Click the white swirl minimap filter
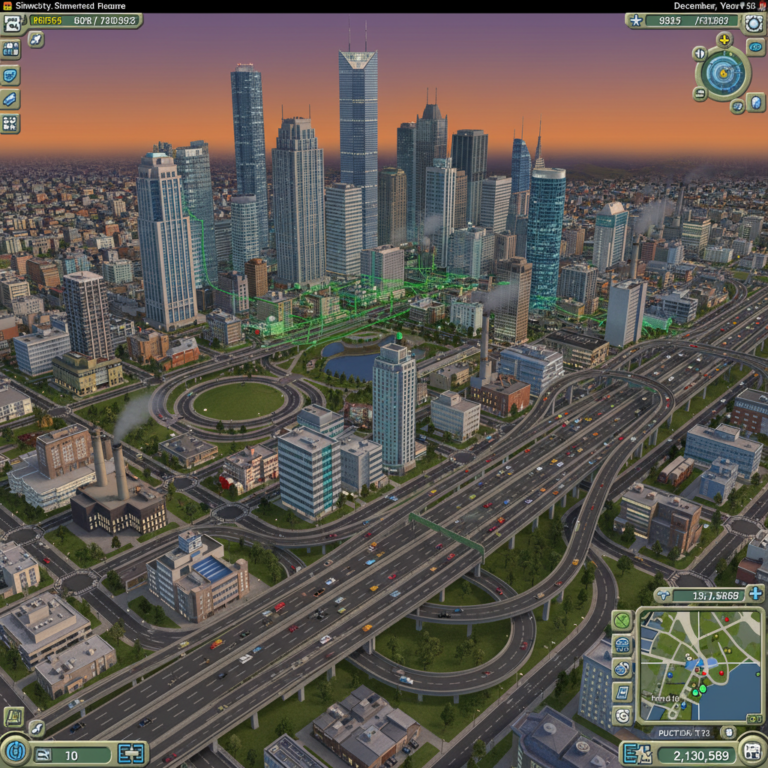Image resolution: width=768 pixels, height=768 pixels. (622, 716)
